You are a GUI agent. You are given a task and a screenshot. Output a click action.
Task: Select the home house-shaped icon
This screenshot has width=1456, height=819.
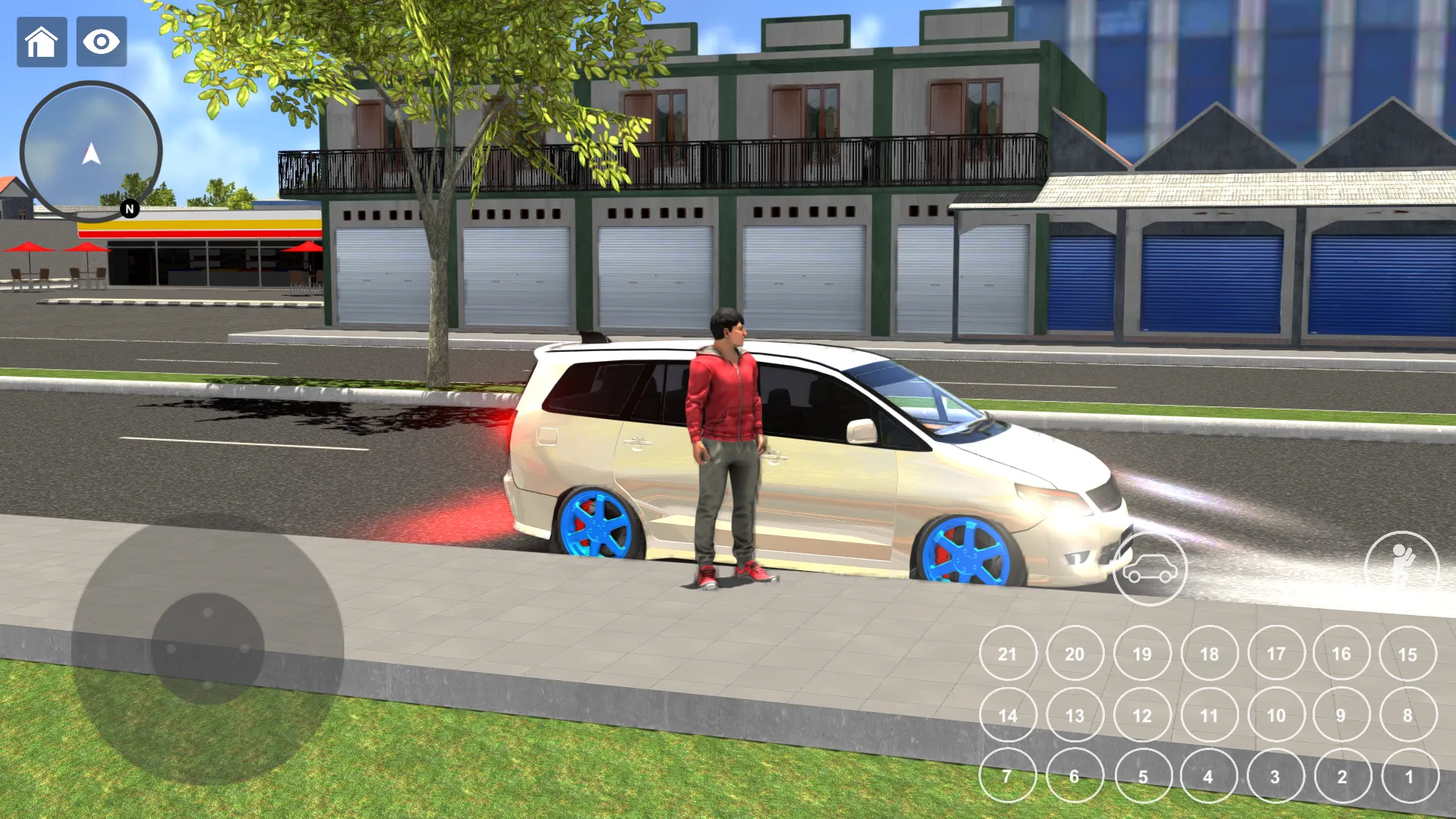pos(42,42)
